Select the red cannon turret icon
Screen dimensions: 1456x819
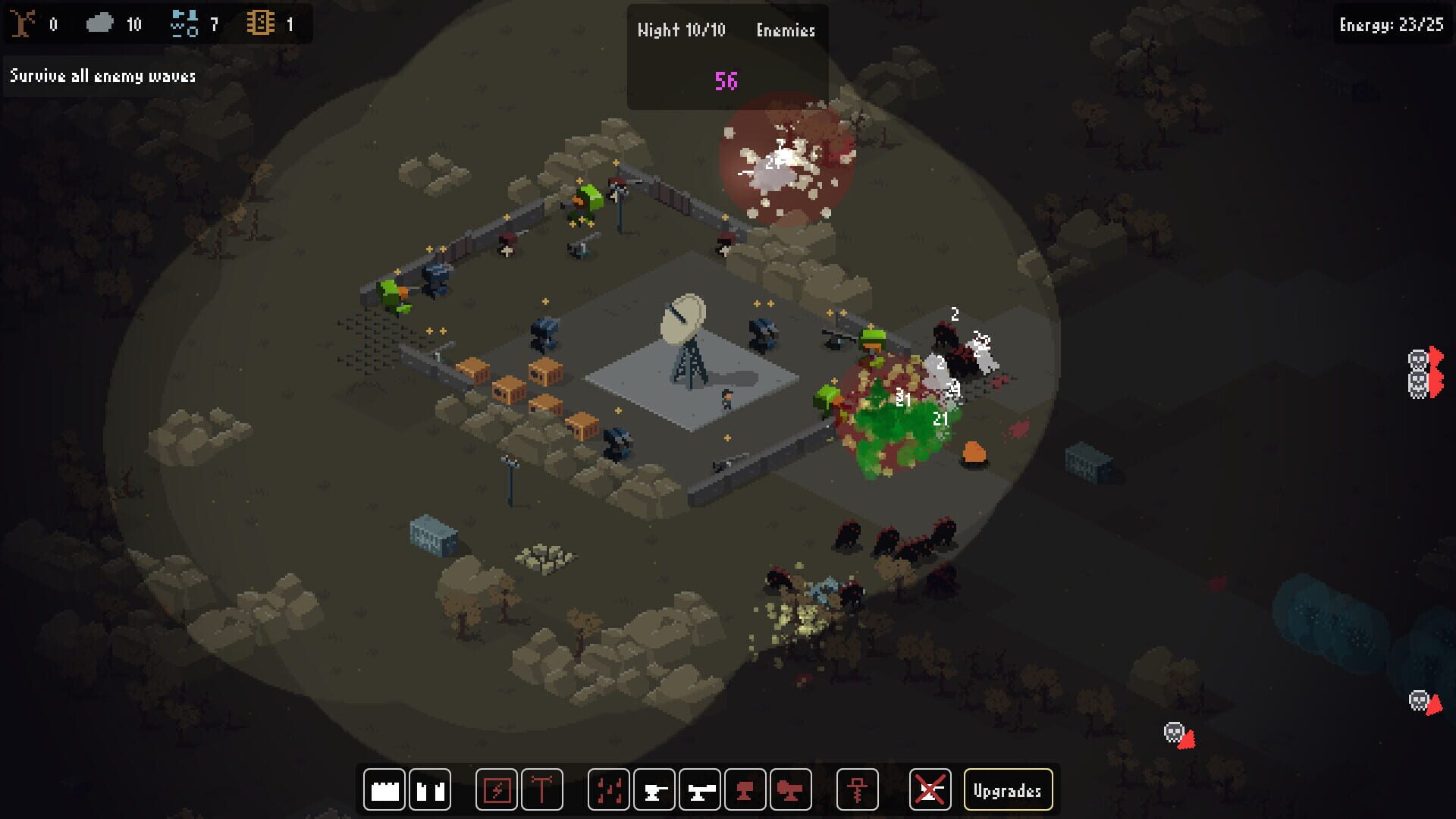(x=791, y=789)
